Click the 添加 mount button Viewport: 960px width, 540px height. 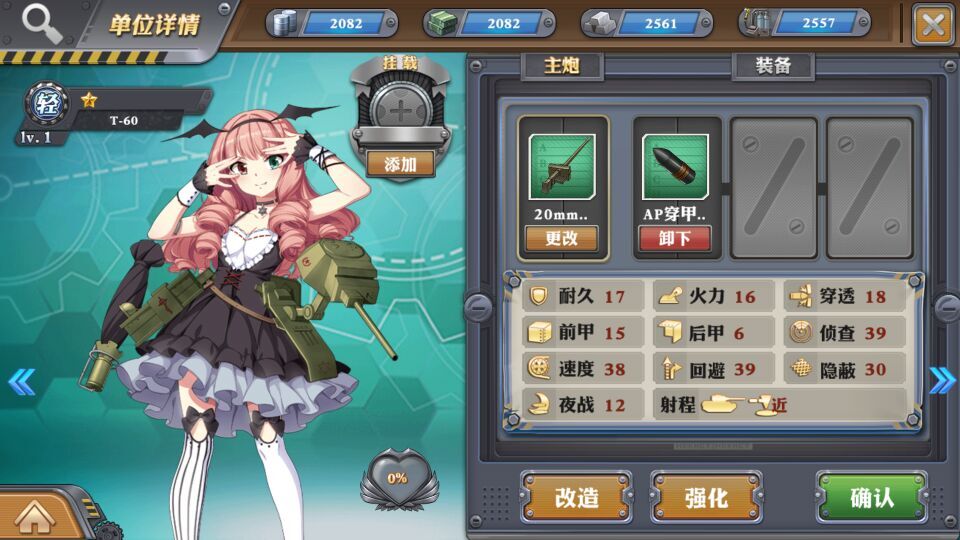click(399, 164)
